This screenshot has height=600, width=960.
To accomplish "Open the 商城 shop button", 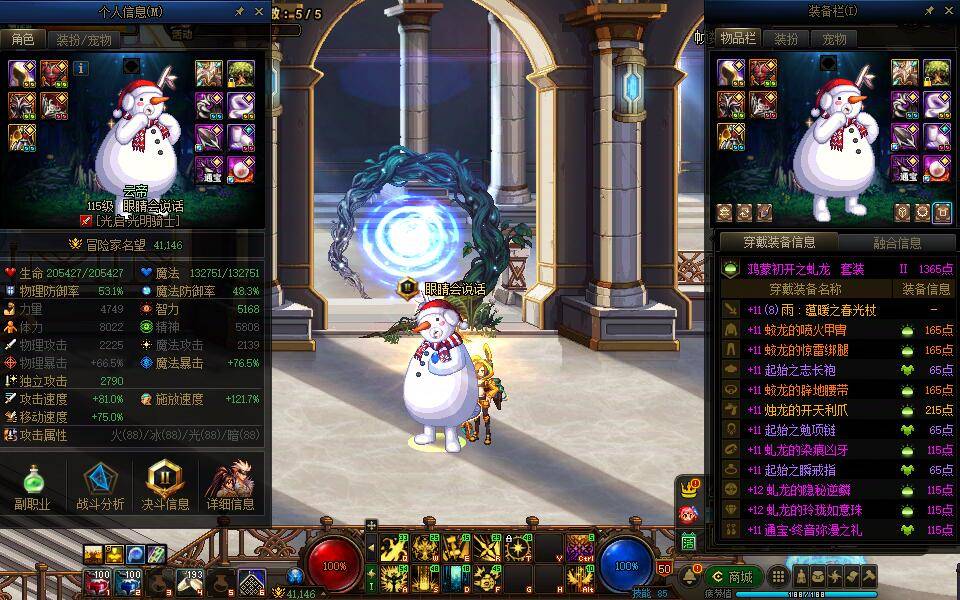I will click(x=733, y=577).
